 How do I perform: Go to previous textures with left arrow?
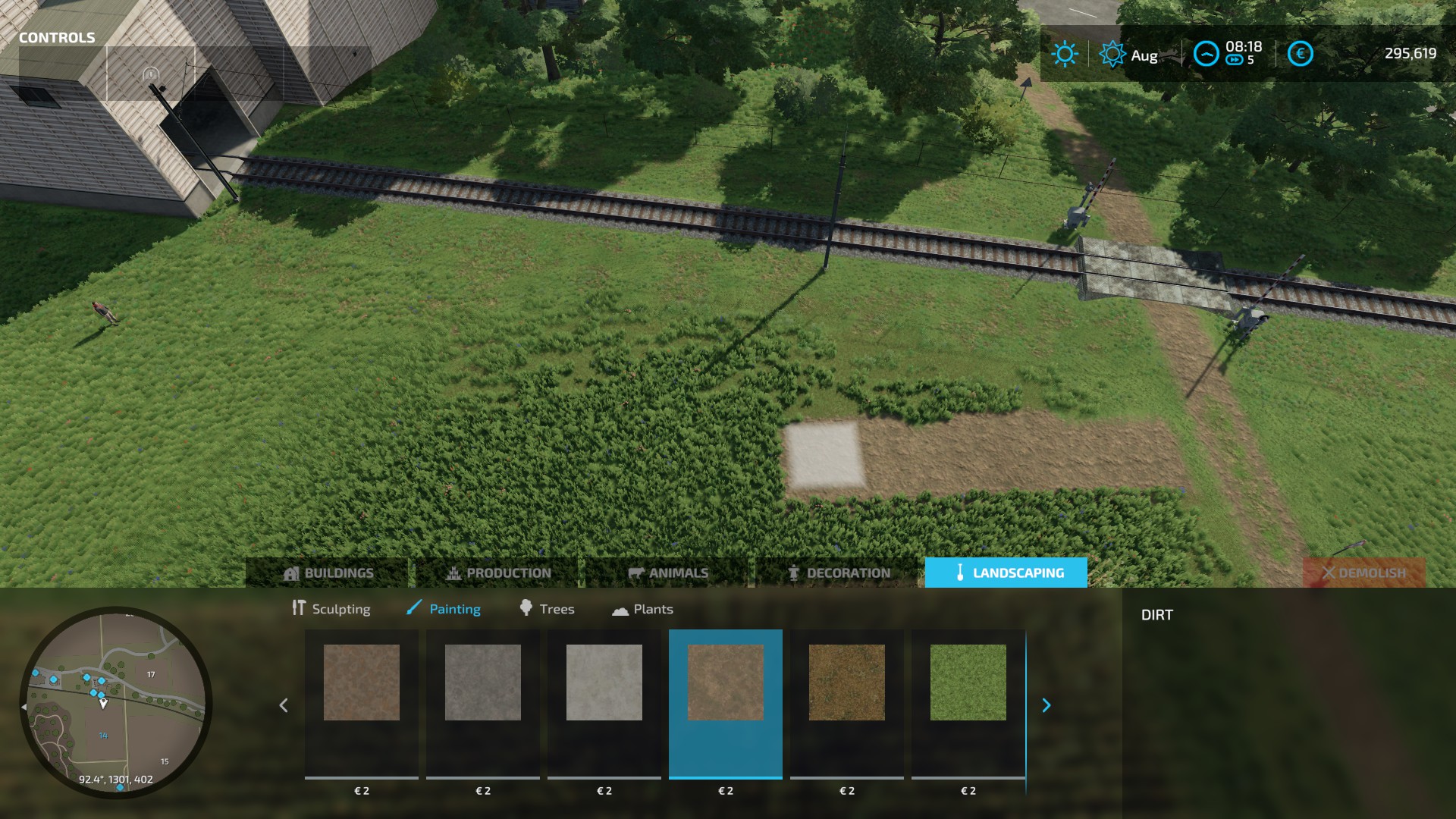284,705
